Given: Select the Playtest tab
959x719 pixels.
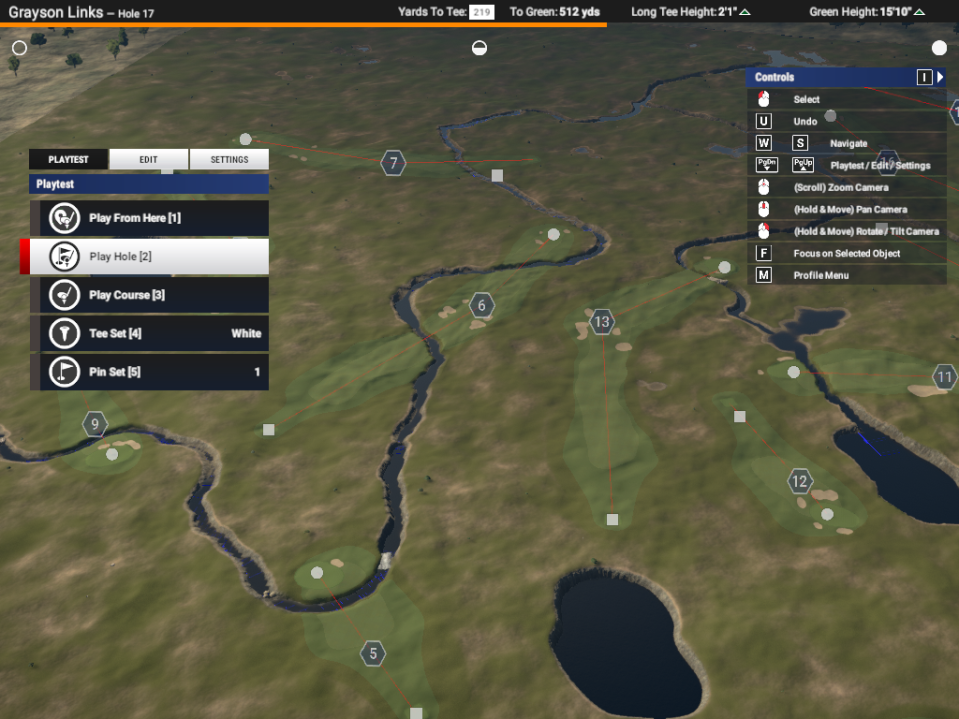Looking at the screenshot, I should coord(68,160).
